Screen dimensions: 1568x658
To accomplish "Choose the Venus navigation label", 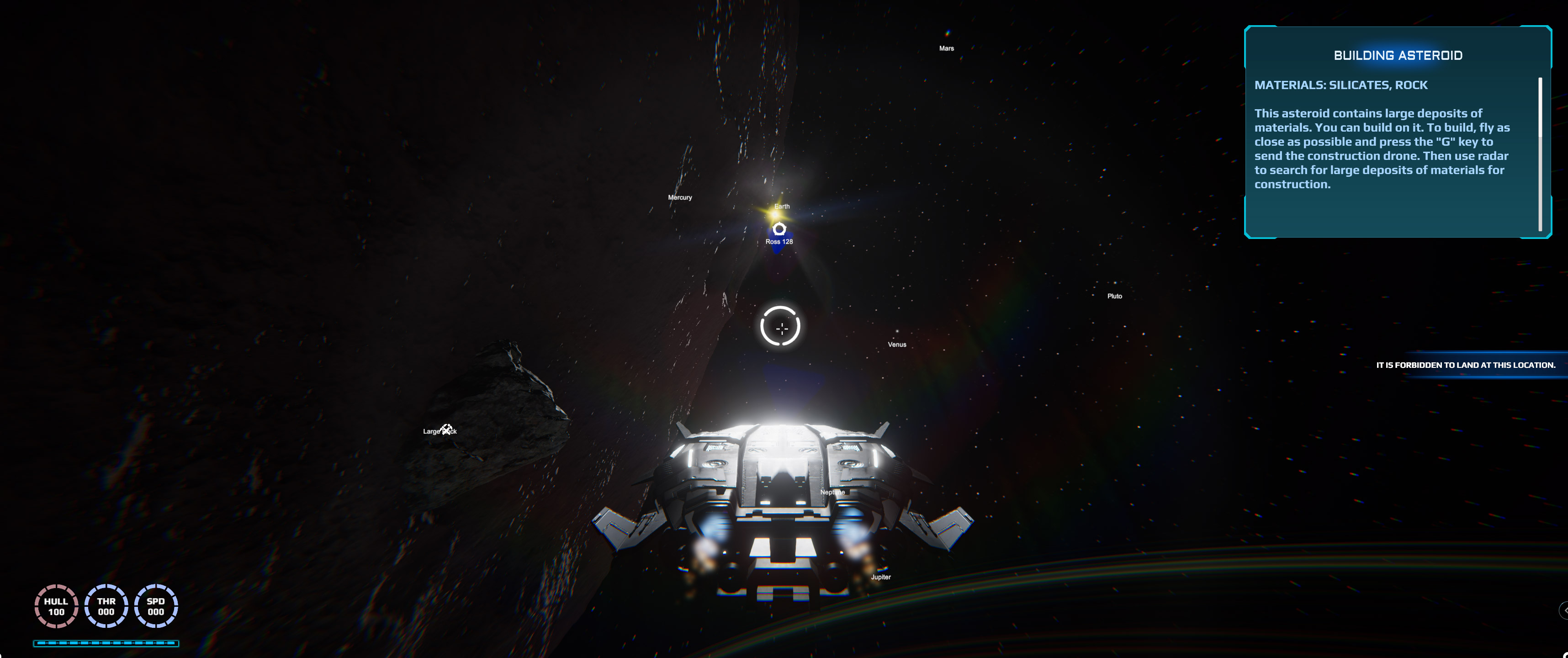I will pos(896,345).
